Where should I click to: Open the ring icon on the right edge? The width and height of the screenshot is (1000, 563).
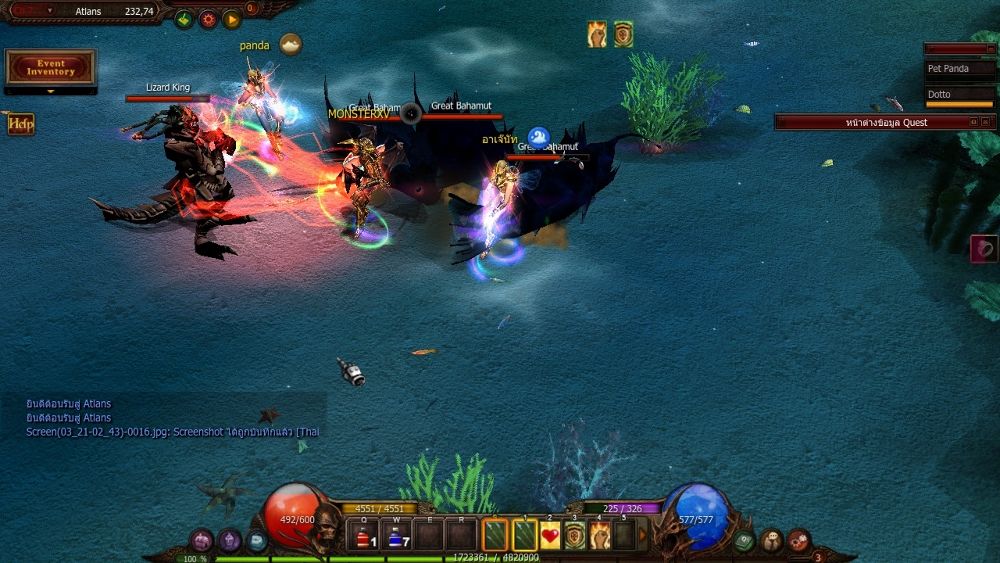(x=984, y=249)
